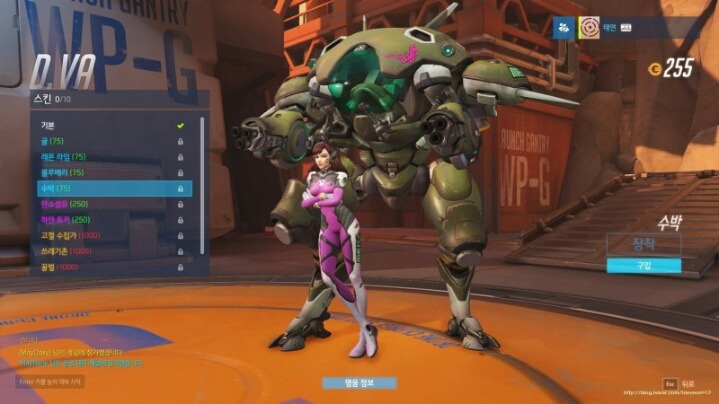Open the 영웅 정보 hero info
The height and width of the screenshot is (404, 719).
[x=359, y=382]
